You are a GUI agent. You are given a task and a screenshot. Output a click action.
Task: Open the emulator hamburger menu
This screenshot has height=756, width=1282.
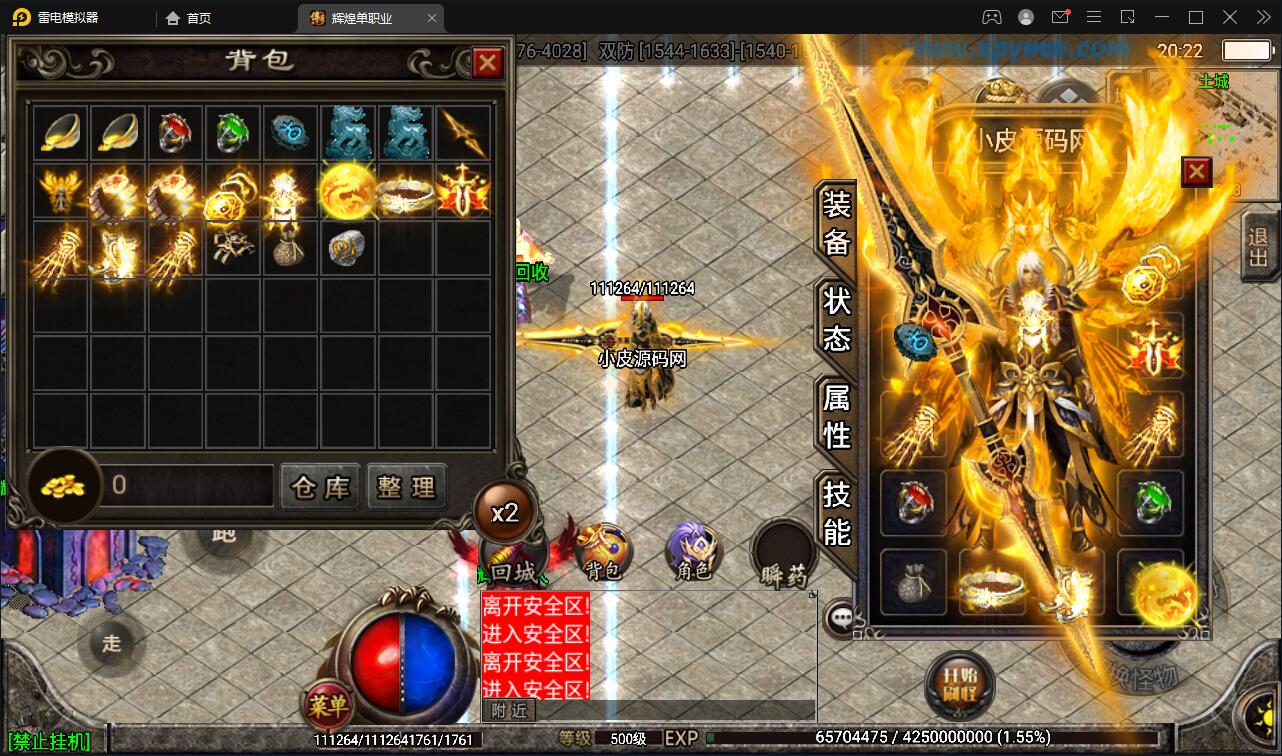pos(1094,17)
